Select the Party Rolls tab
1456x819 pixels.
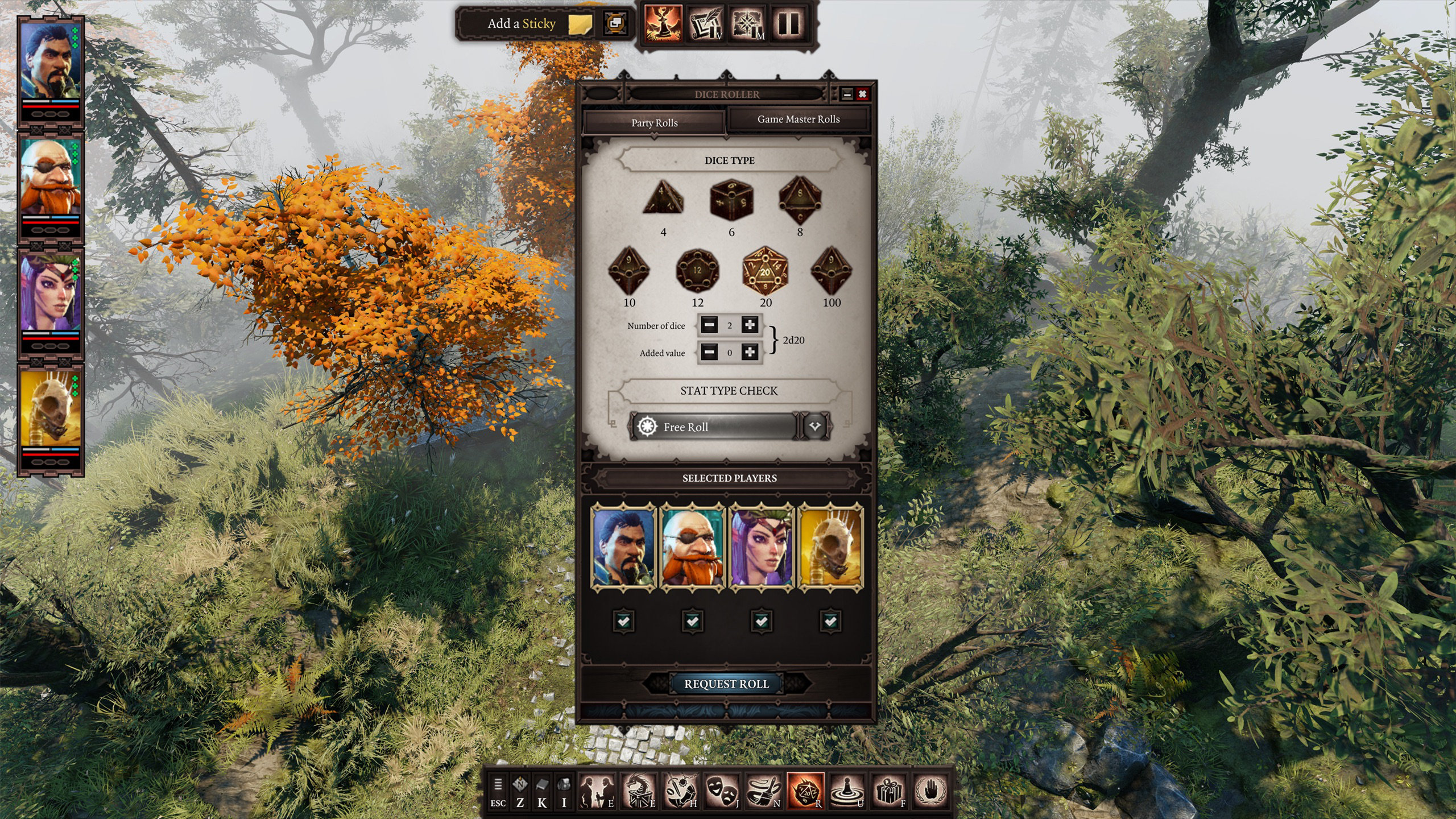click(x=654, y=123)
